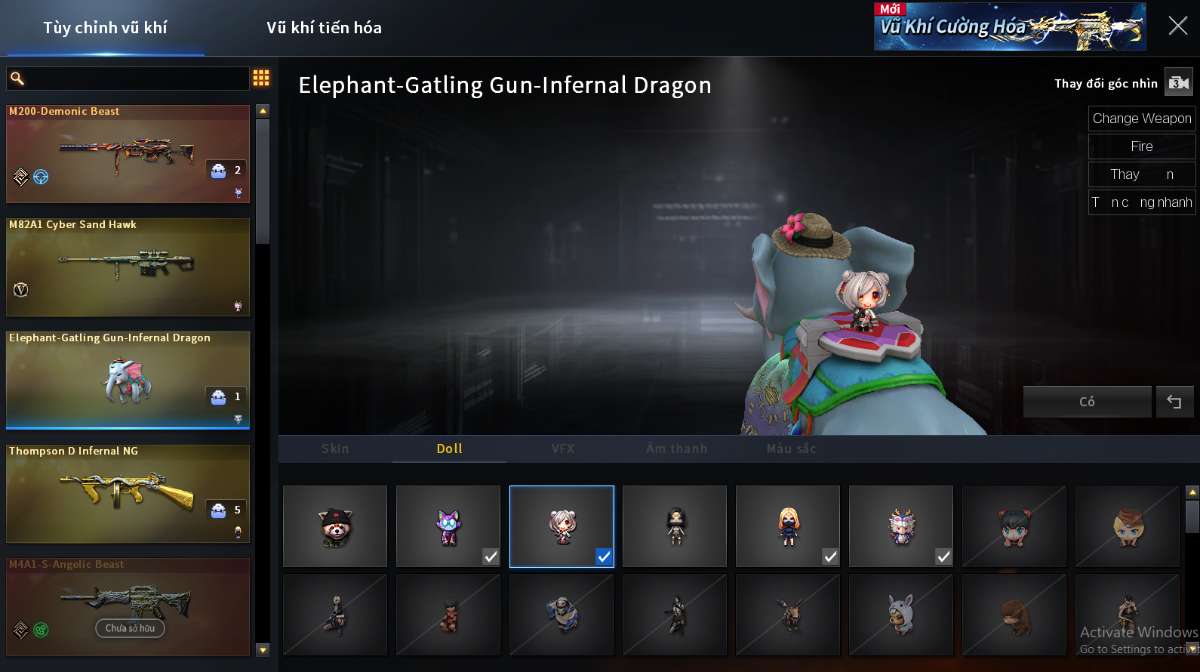Click the back arrow button
Screen dimensions: 1200x672
pos(1174,402)
